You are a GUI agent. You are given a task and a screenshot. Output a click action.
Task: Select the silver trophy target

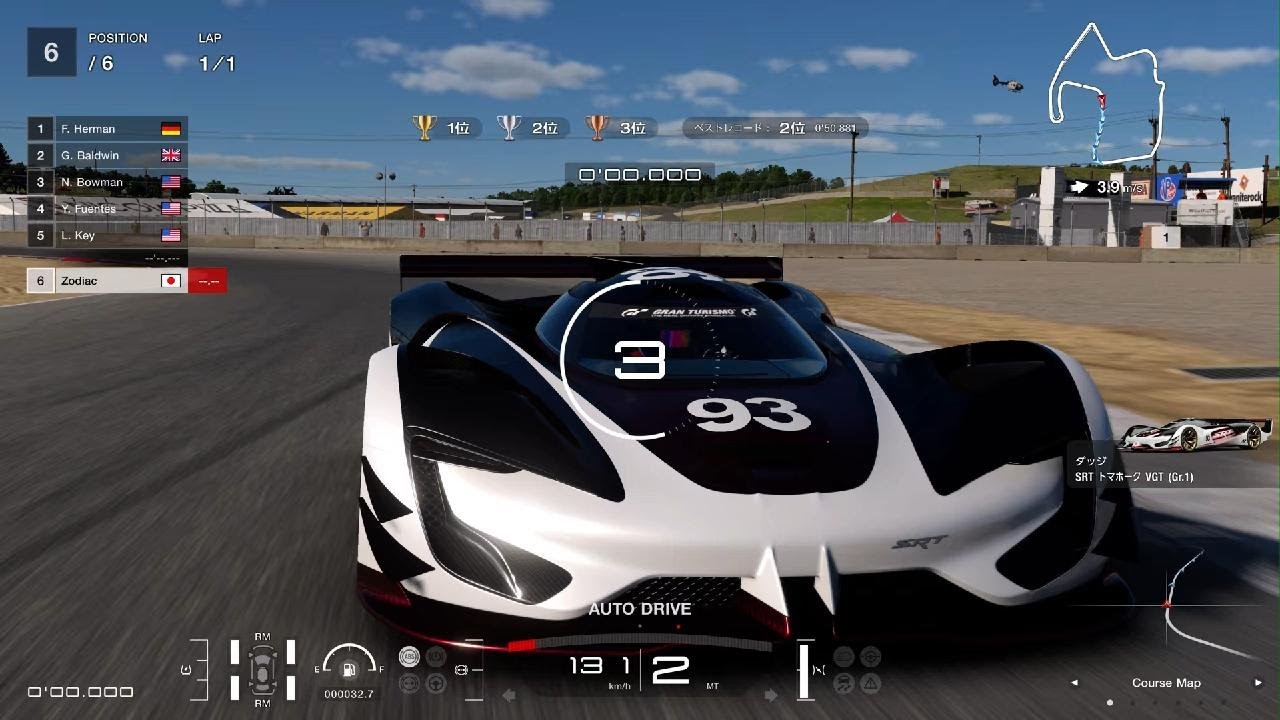[x=510, y=127]
